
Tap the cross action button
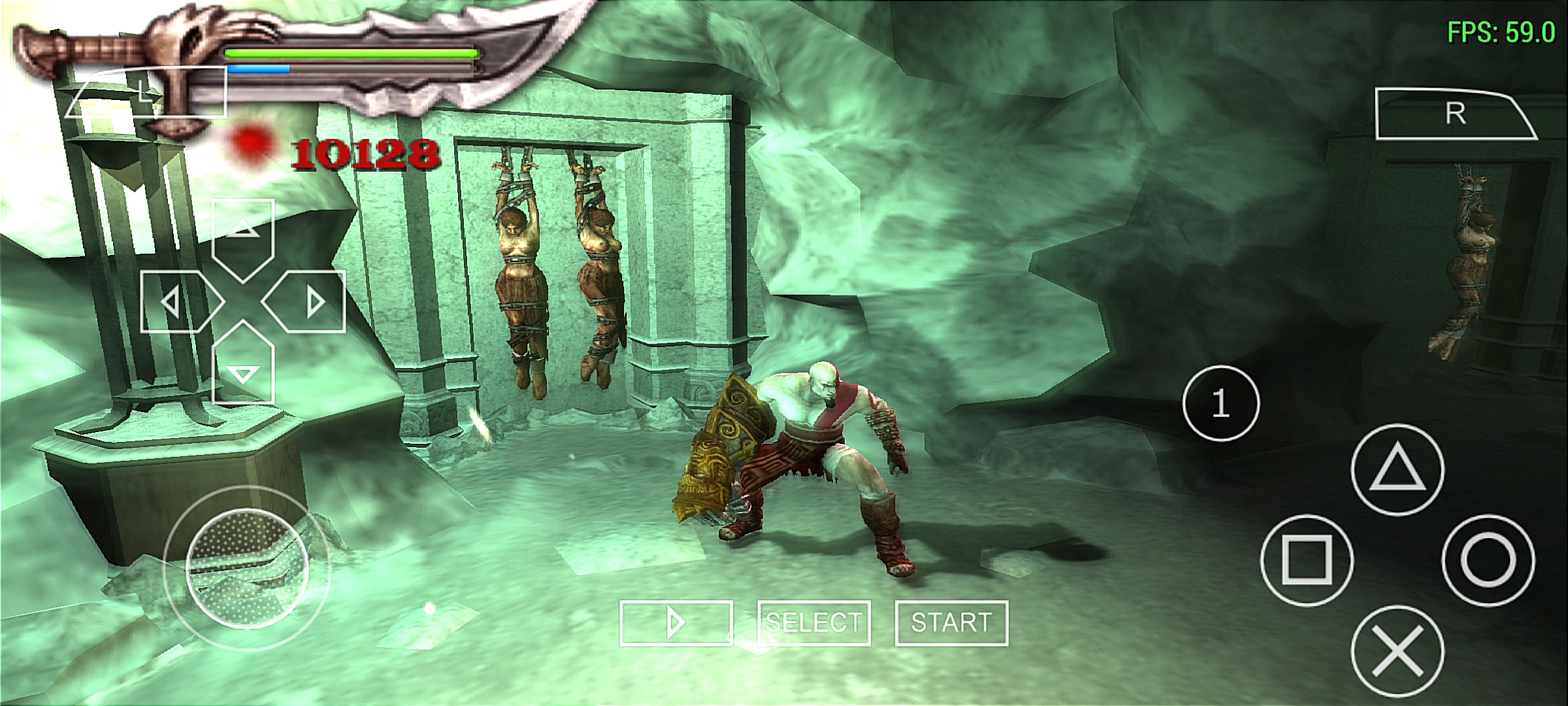(1397, 651)
